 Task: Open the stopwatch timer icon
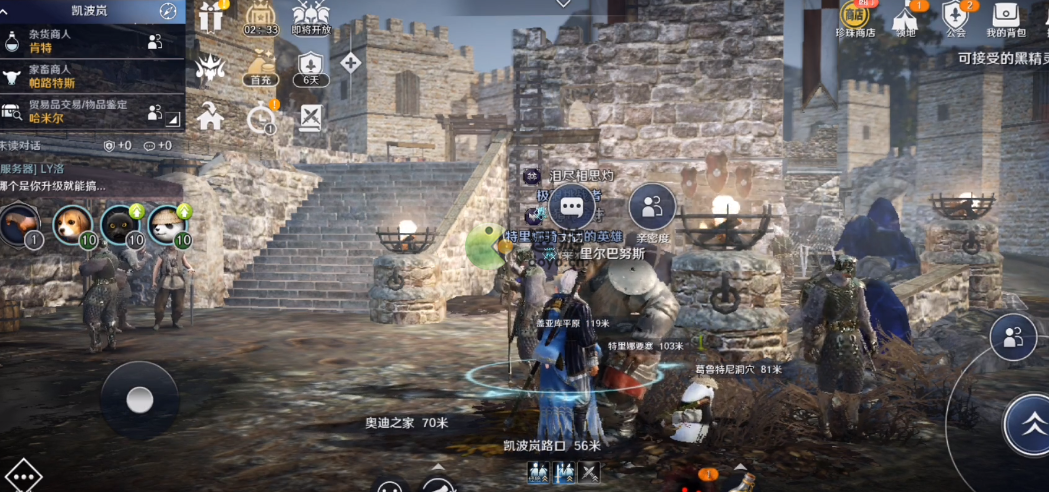pyautogui.click(x=261, y=118)
